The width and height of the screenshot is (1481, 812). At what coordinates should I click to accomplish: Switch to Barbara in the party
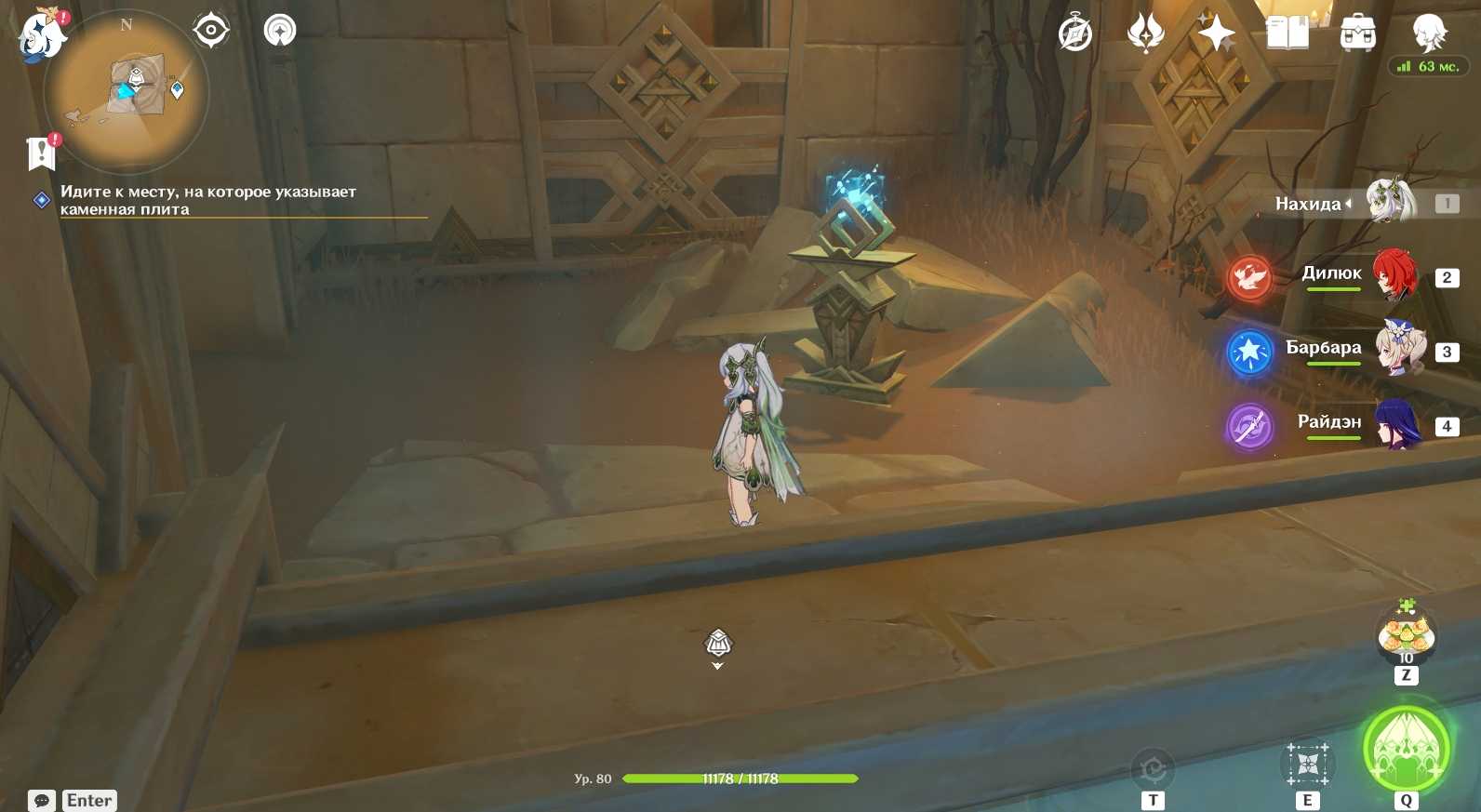1398,349
